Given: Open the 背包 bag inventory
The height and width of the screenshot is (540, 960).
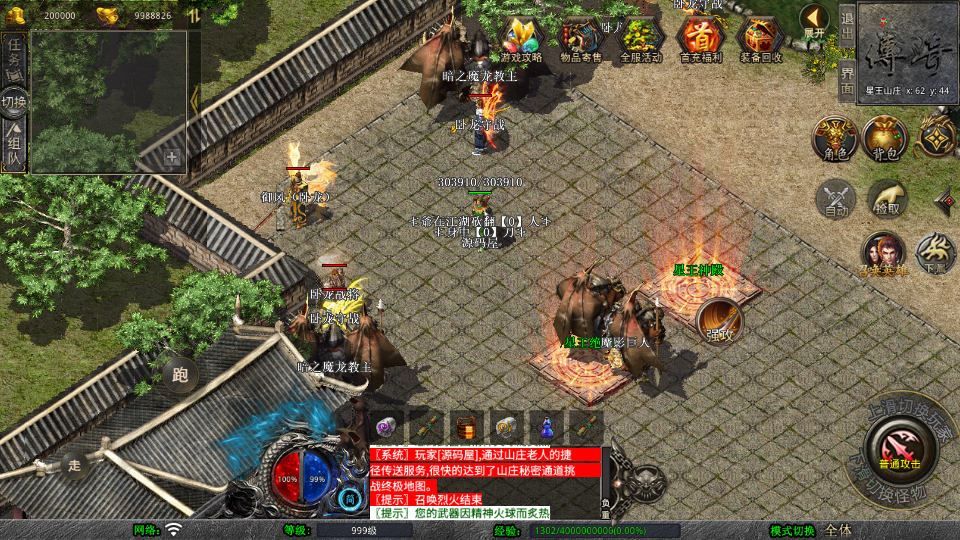Looking at the screenshot, I should point(886,138).
